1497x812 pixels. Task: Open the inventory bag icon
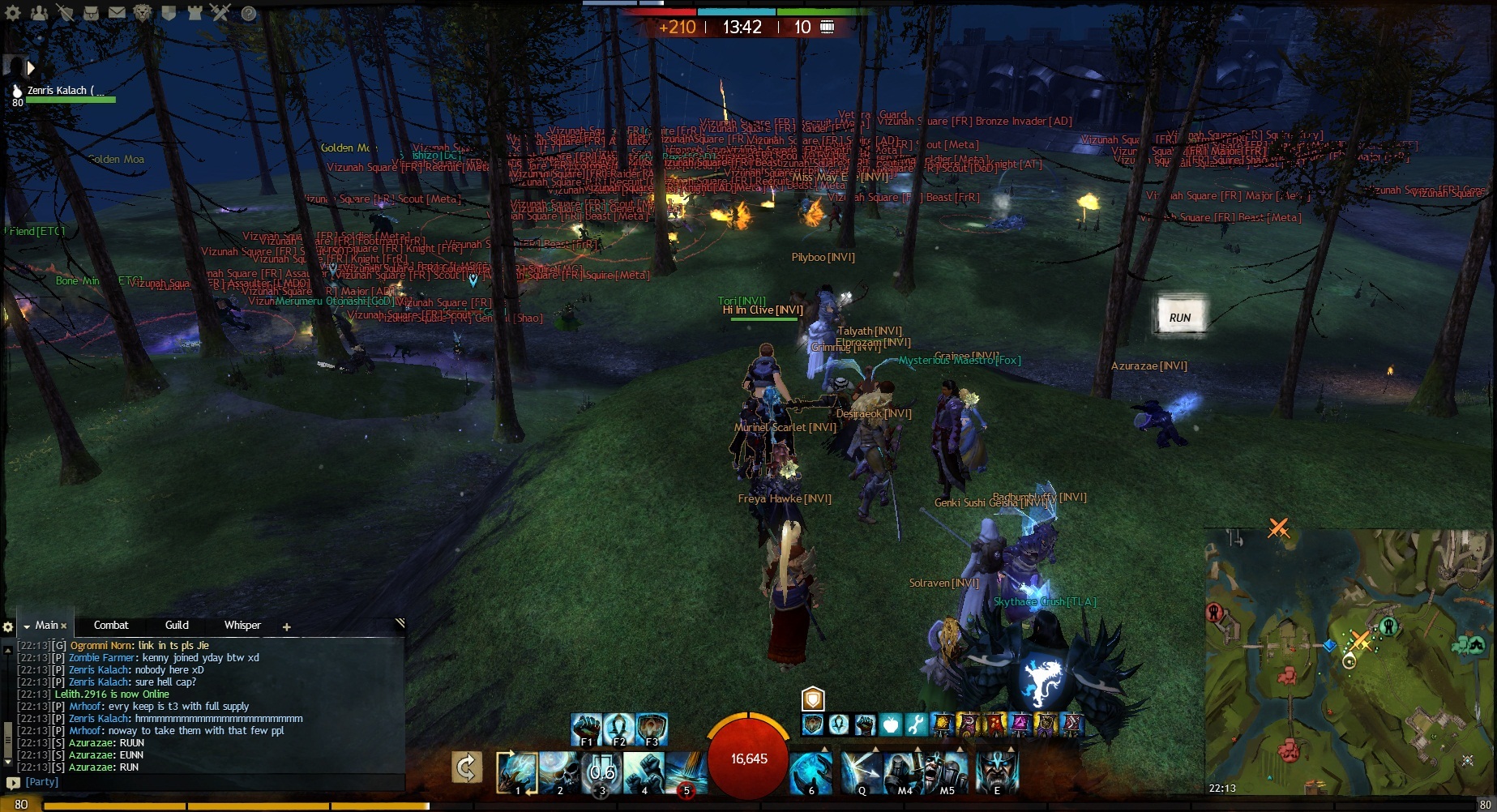[92, 12]
